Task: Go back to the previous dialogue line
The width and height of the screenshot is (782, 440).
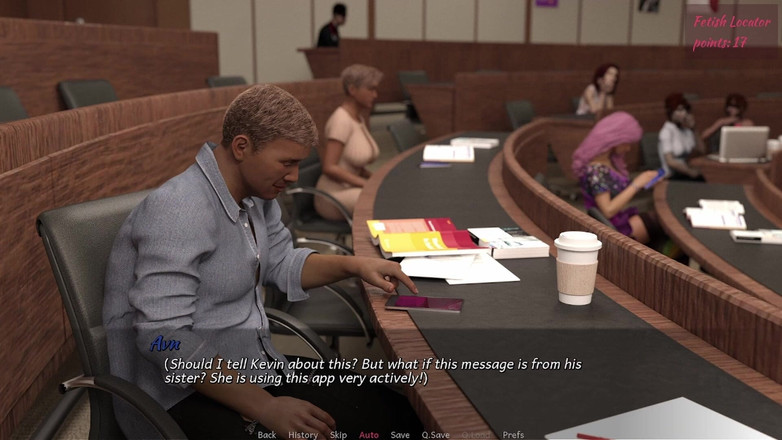Action: (x=266, y=435)
